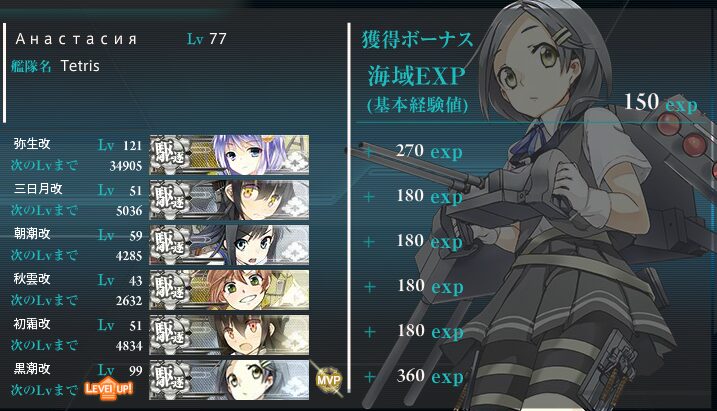The width and height of the screenshot is (717, 411).
Task: Pick the 秋雲改 ship banner
Action: (230, 289)
